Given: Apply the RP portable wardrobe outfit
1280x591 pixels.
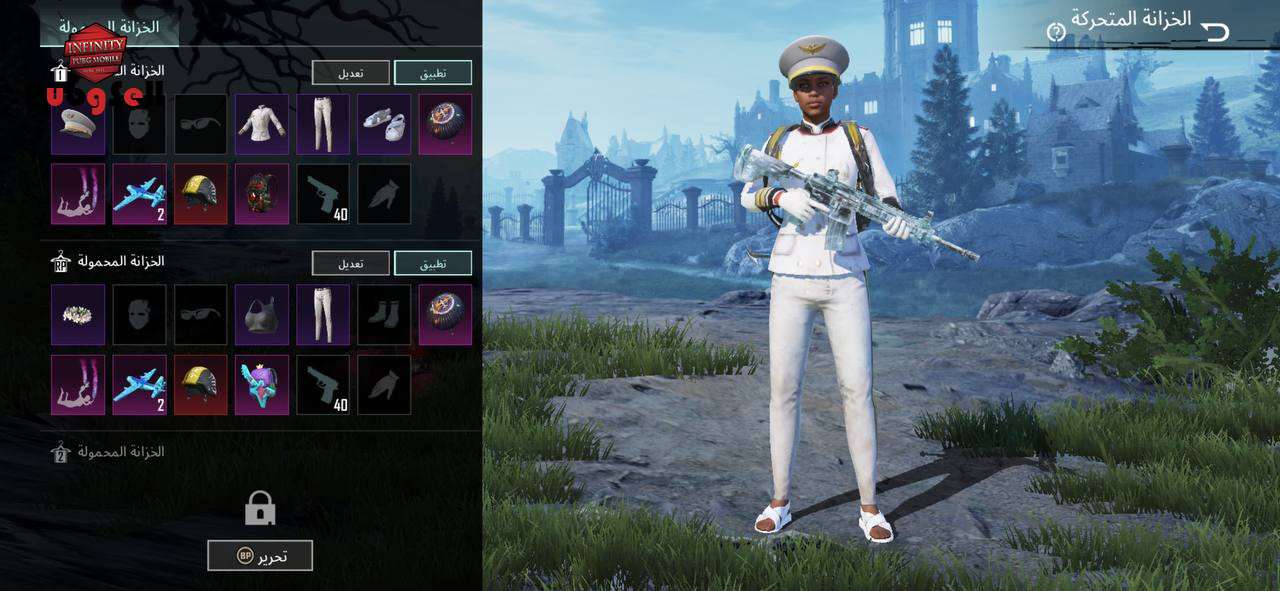Looking at the screenshot, I should (x=432, y=263).
